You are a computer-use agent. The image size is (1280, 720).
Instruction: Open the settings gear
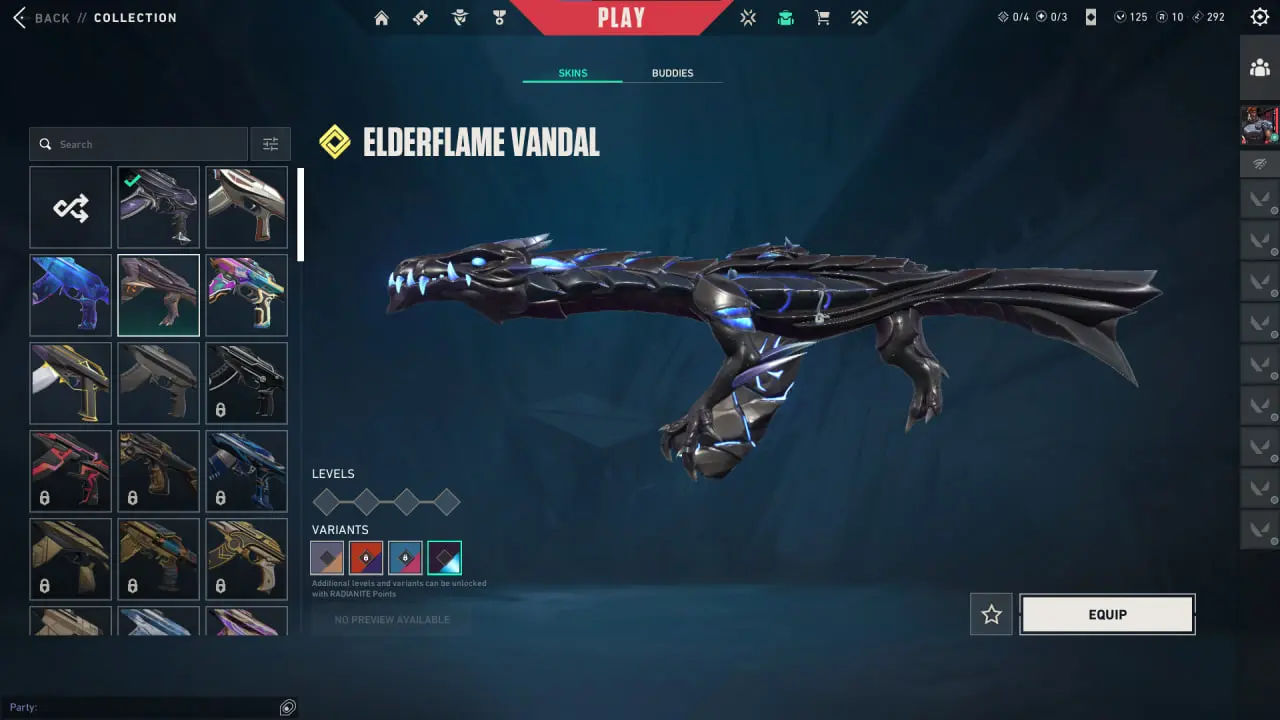click(1260, 17)
